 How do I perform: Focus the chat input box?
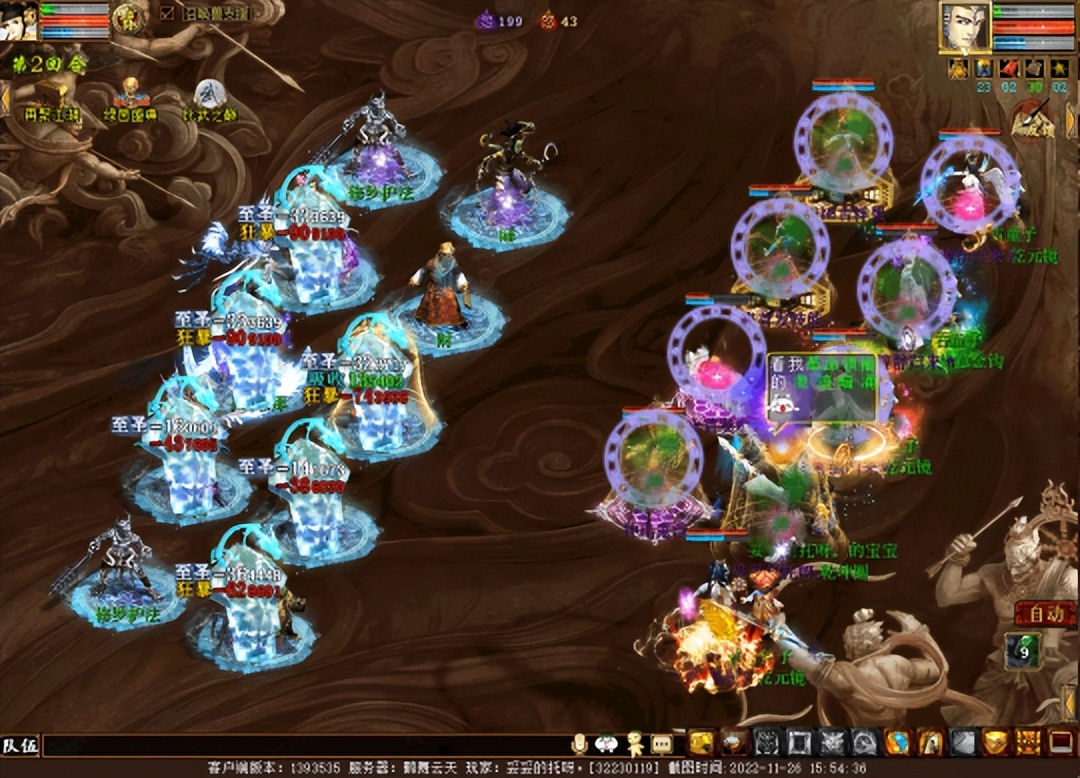[300, 744]
